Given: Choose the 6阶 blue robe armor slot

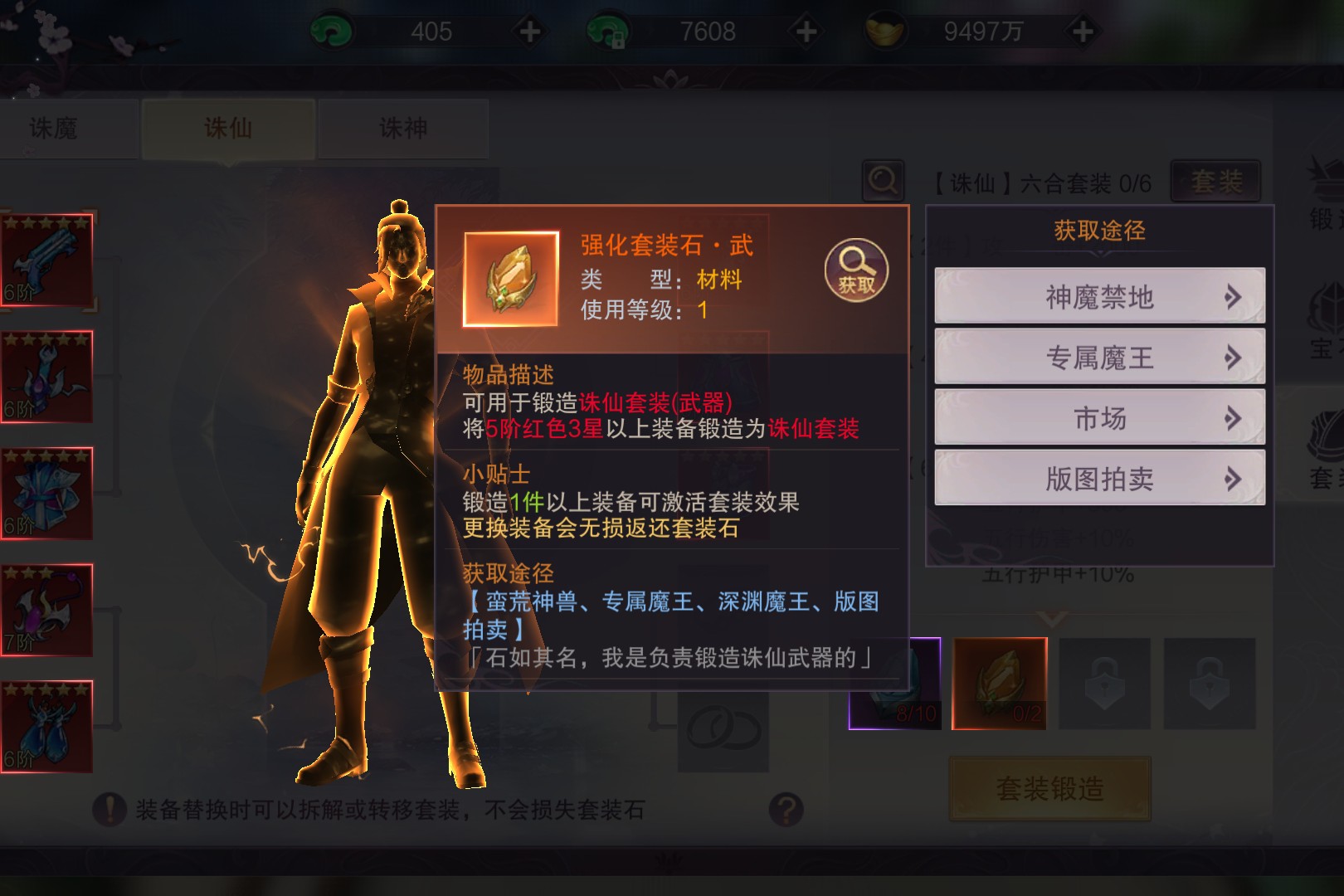Looking at the screenshot, I should click(46, 493).
